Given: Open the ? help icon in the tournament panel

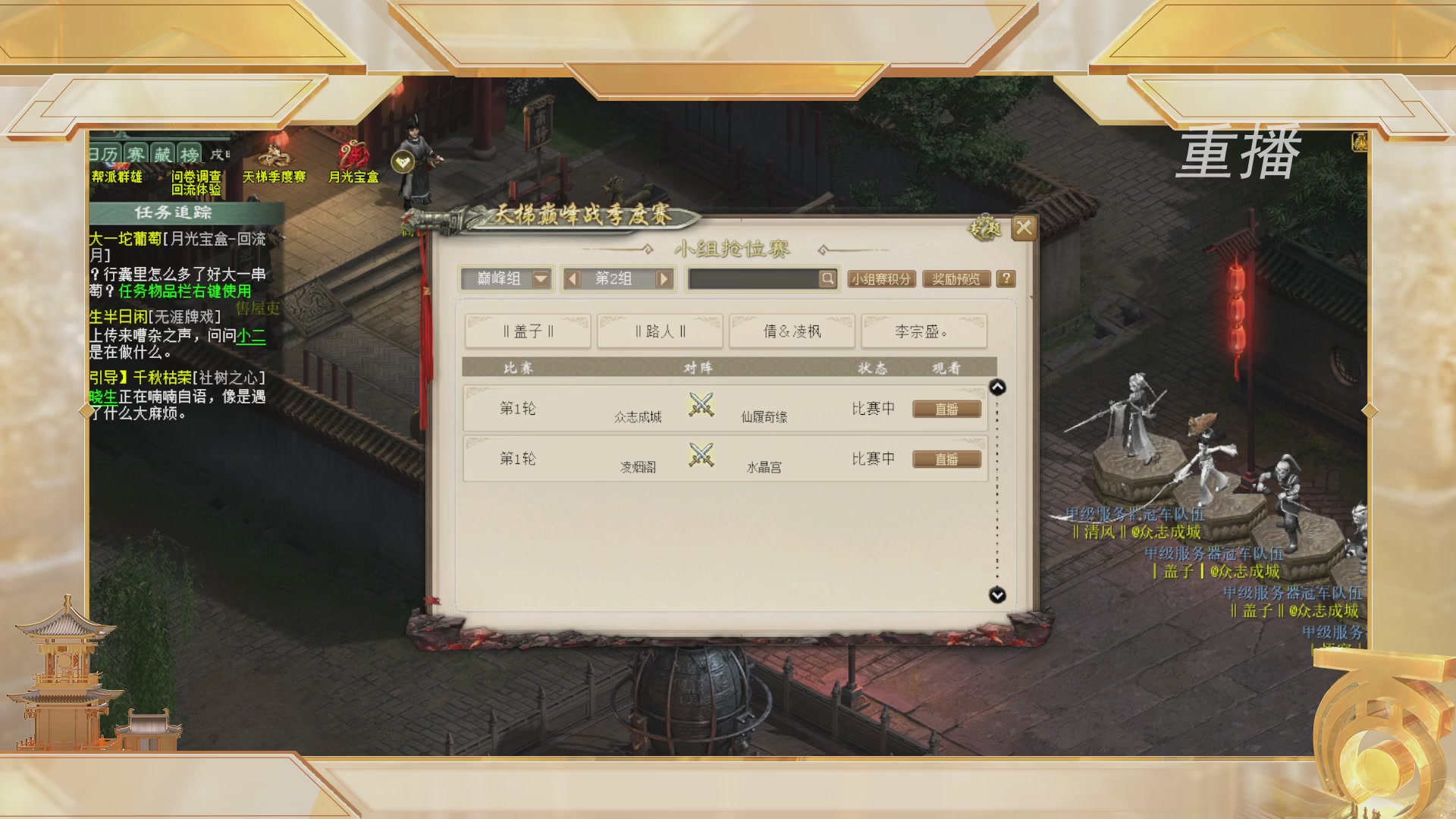Looking at the screenshot, I should [1006, 279].
